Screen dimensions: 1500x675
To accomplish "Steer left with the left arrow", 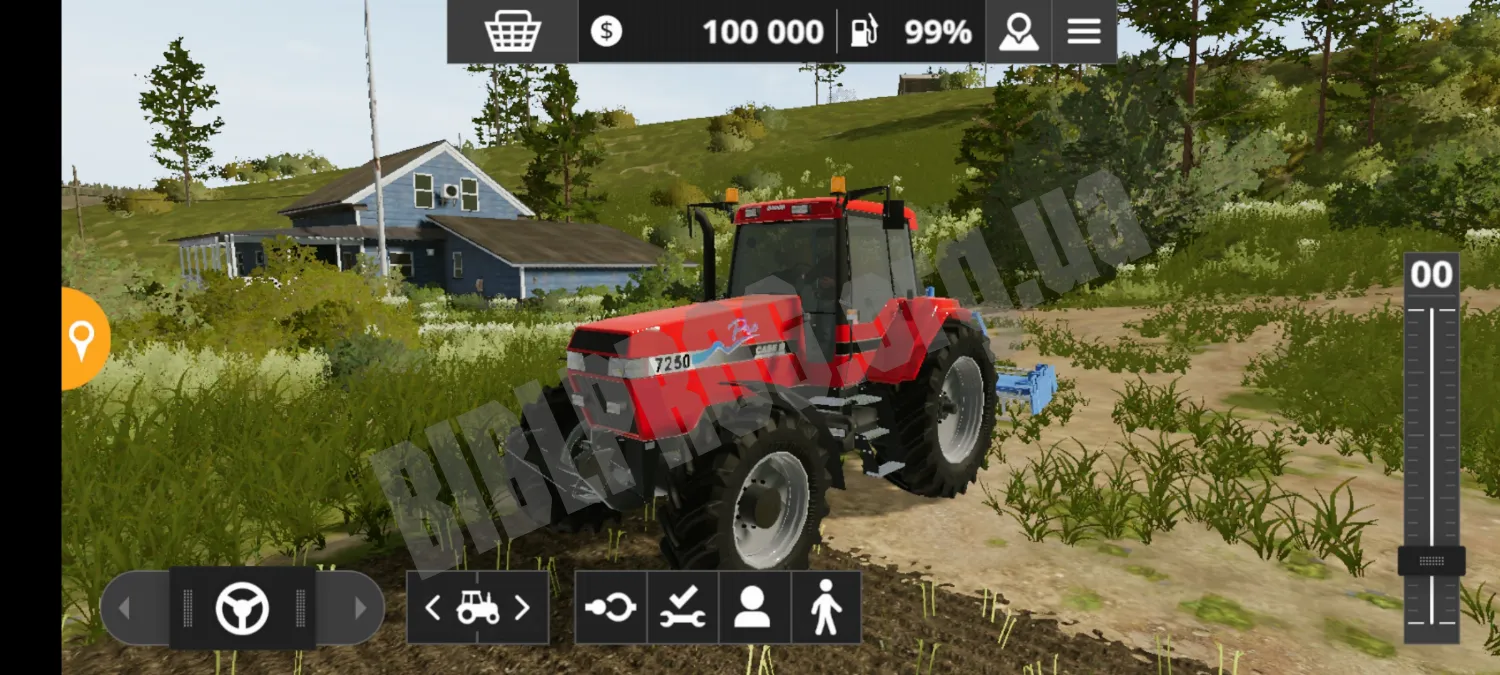I will click(x=125, y=608).
